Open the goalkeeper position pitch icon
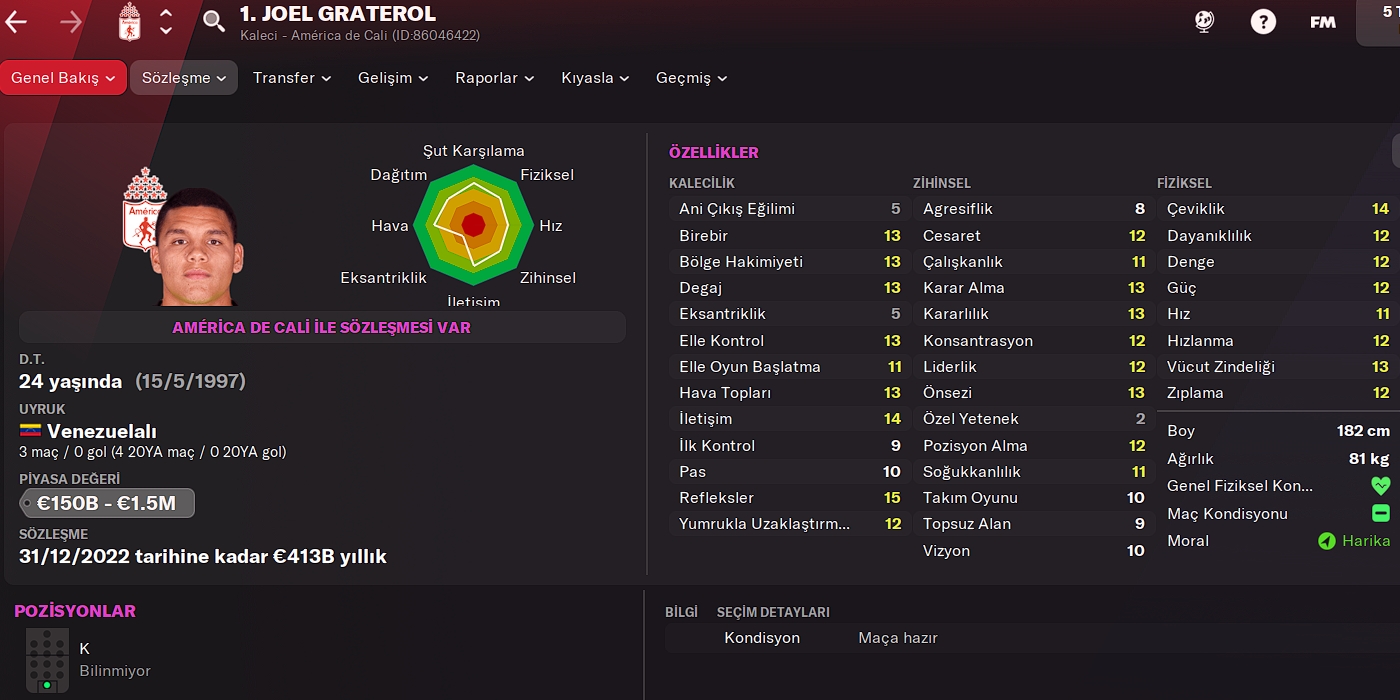 47,660
